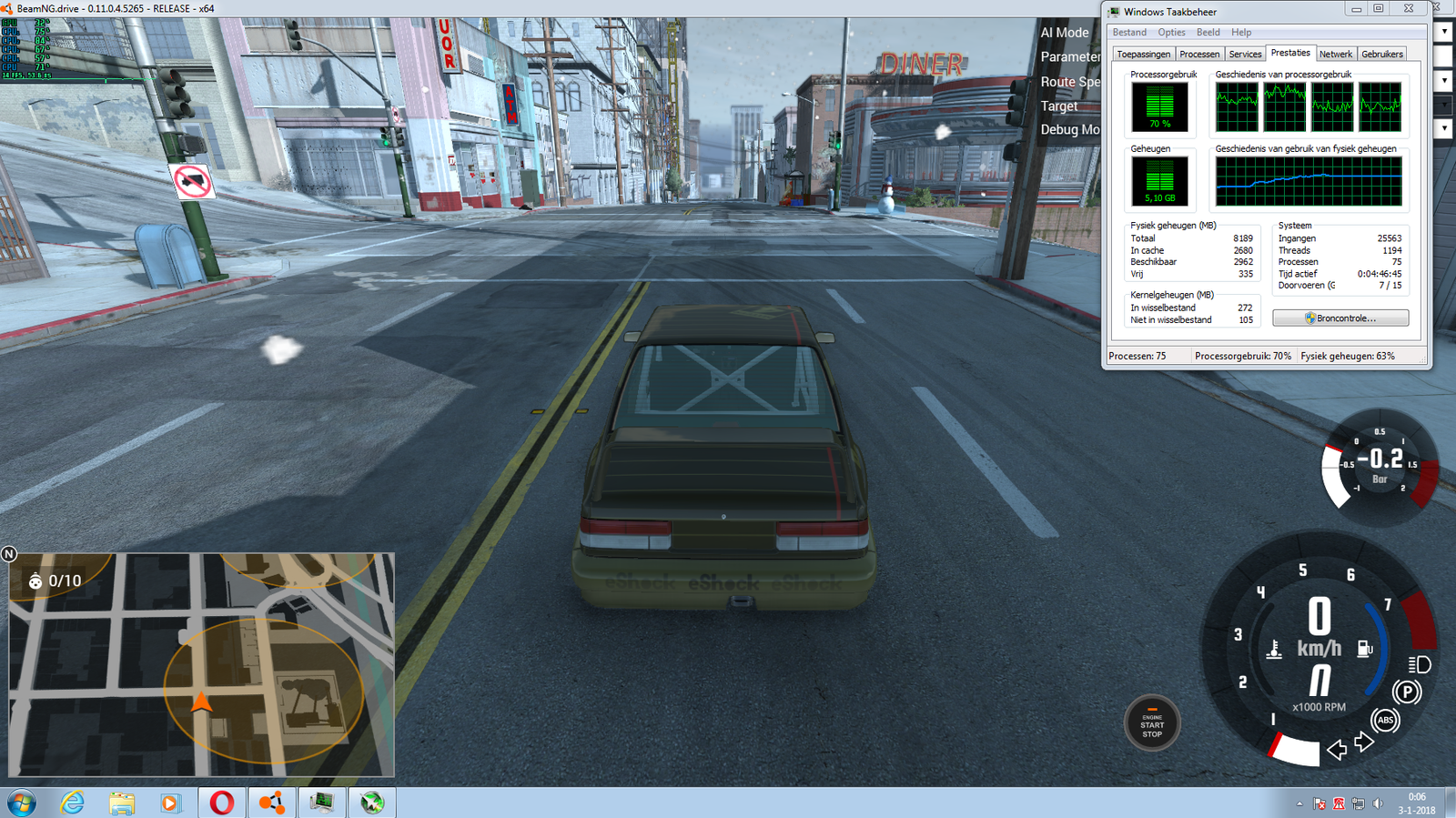Open Opera from the taskbar

pyautogui.click(x=221, y=803)
